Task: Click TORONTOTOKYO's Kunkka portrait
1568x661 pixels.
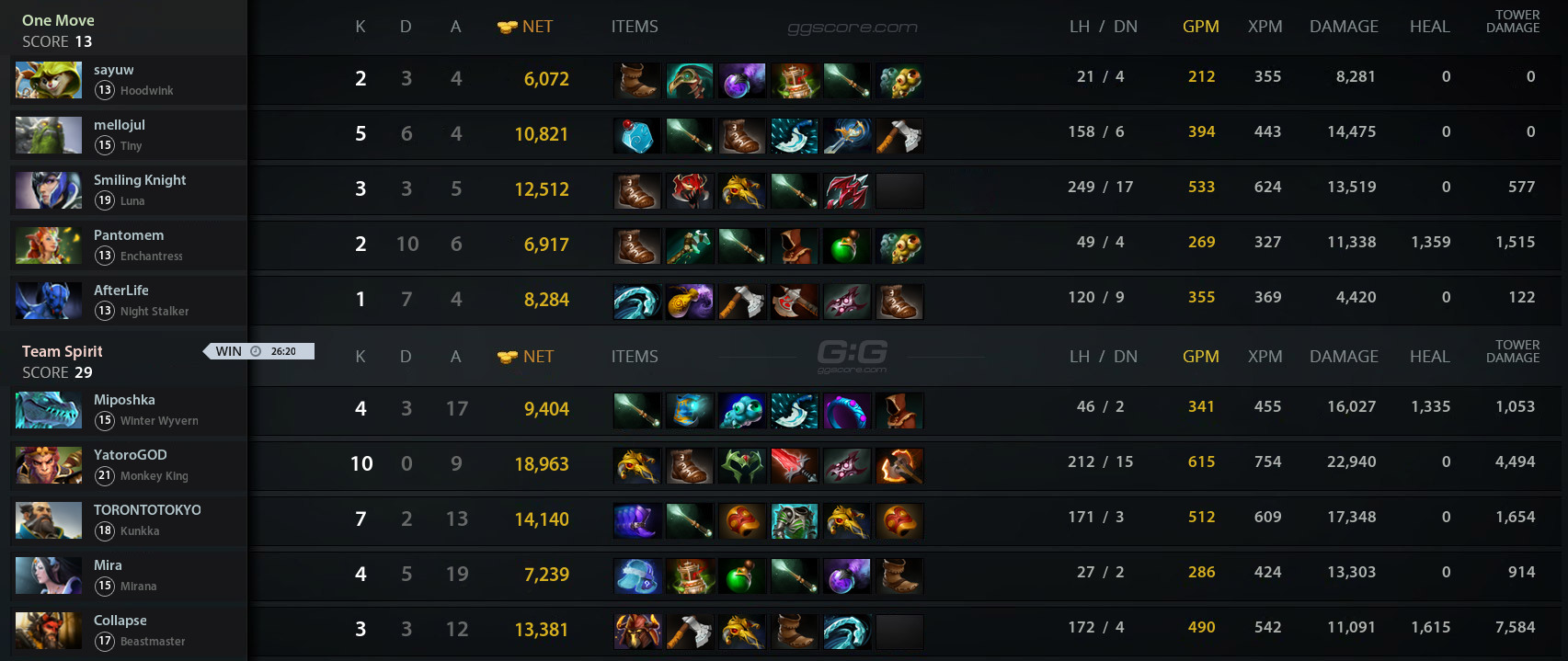Action: pos(48,520)
